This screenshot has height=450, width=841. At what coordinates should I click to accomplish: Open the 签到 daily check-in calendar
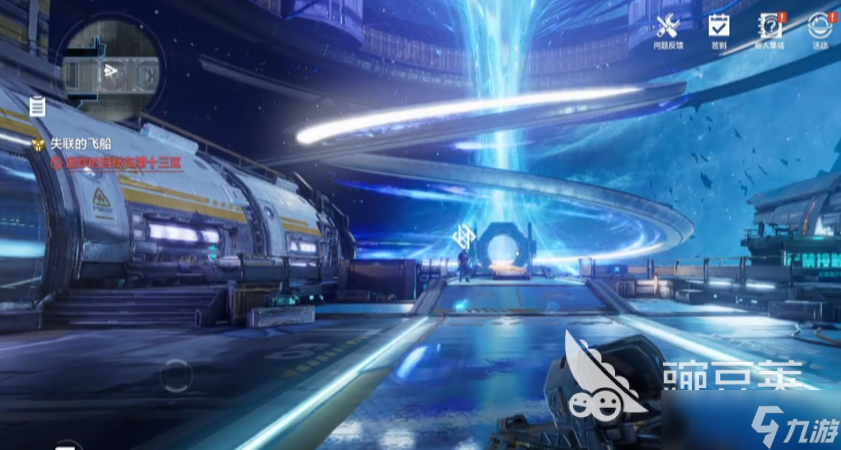pyautogui.click(x=718, y=26)
